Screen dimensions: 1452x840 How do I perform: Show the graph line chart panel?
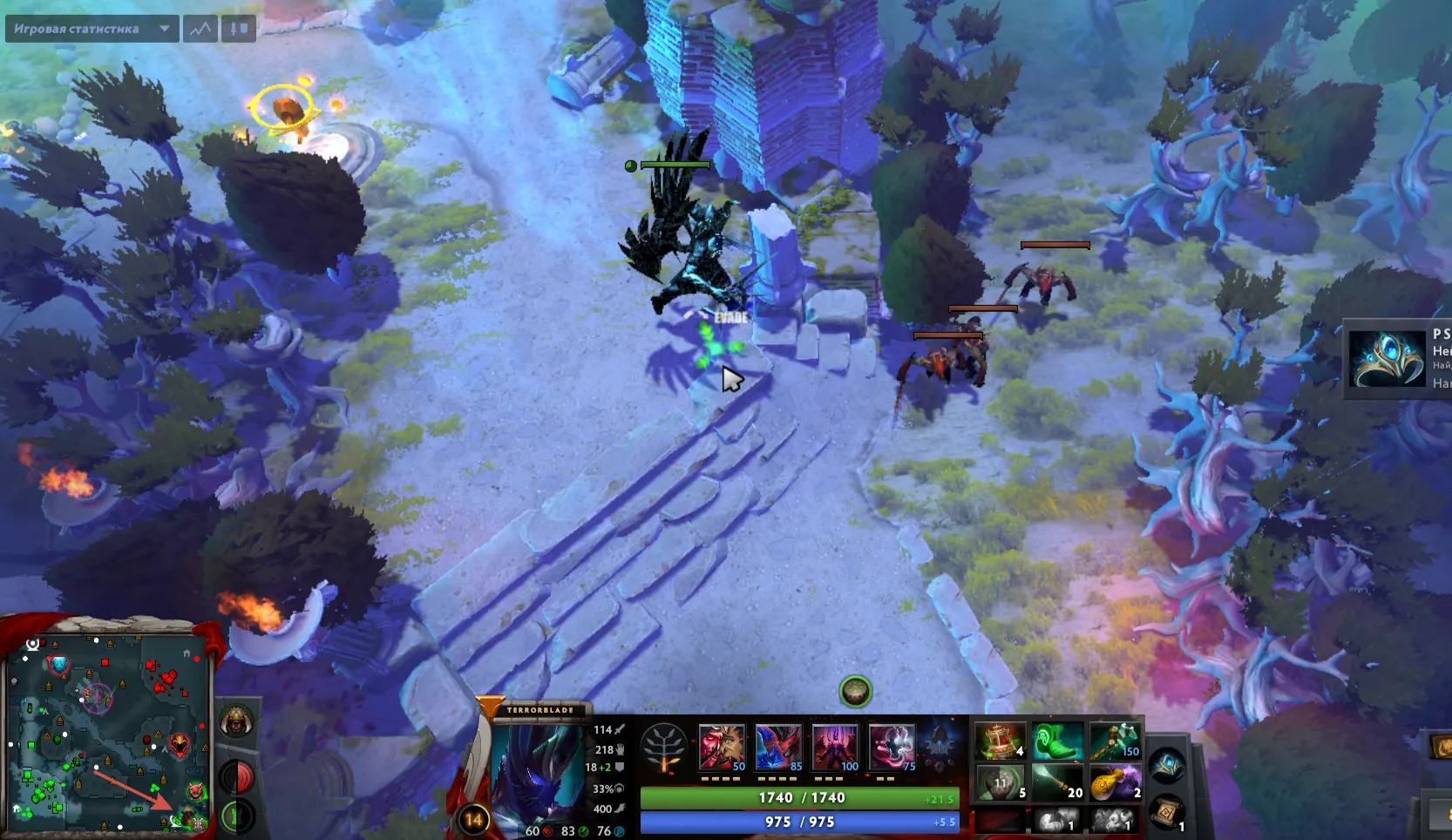[x=200, y=29]
